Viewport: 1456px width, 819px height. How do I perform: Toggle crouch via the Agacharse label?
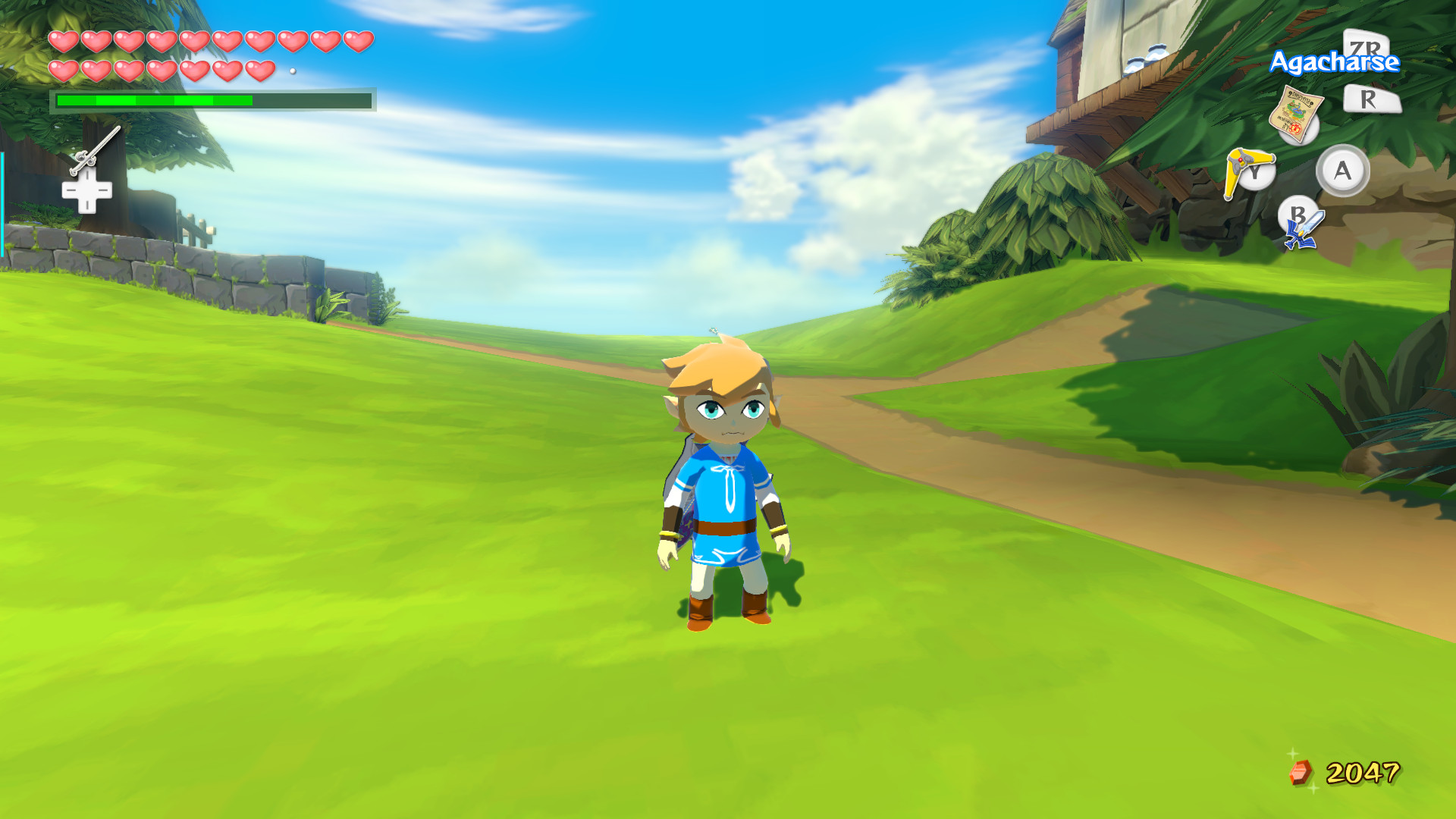click(1334, 63)
